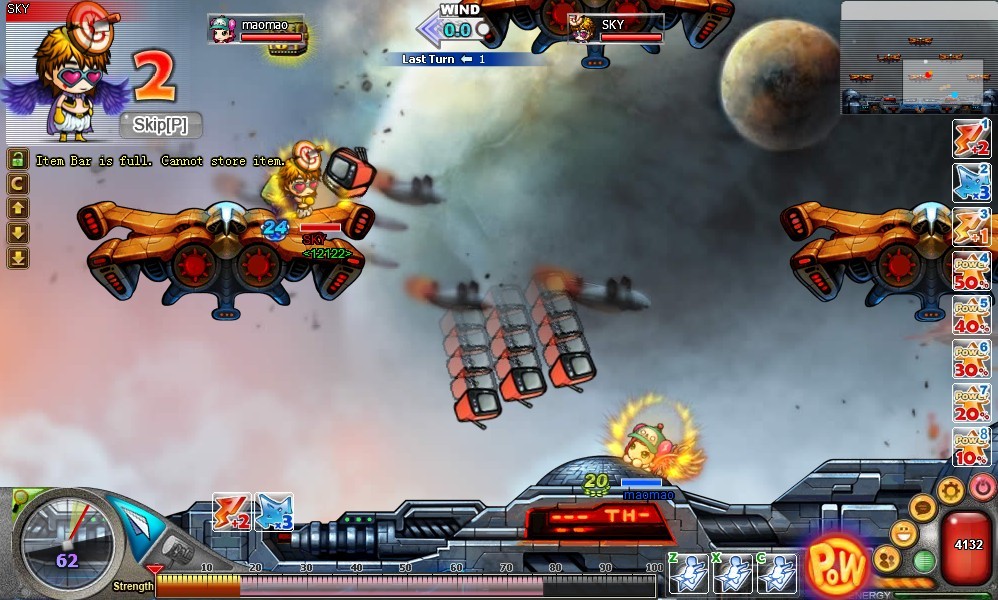The width and height of the screenshot is (998, 600).
Task: Use the Pow 30% item in slot 6
Action: pos(971,357)
